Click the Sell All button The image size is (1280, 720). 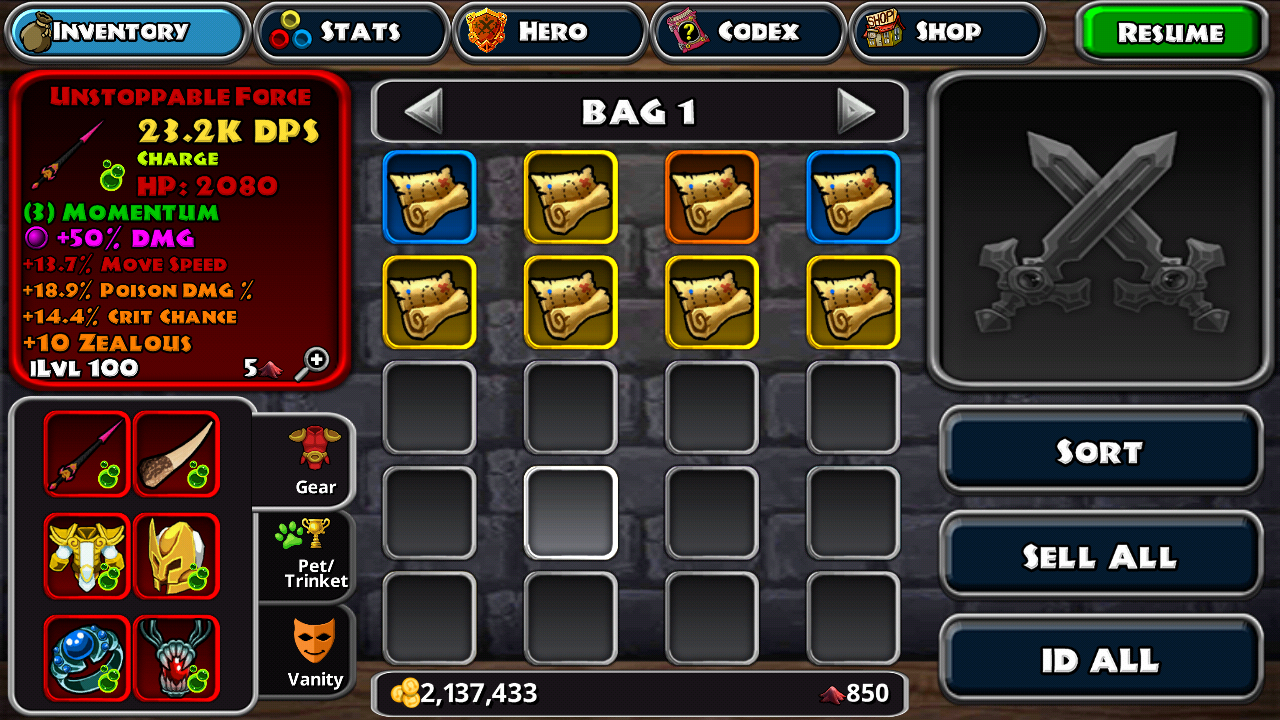pos(1100,556)
